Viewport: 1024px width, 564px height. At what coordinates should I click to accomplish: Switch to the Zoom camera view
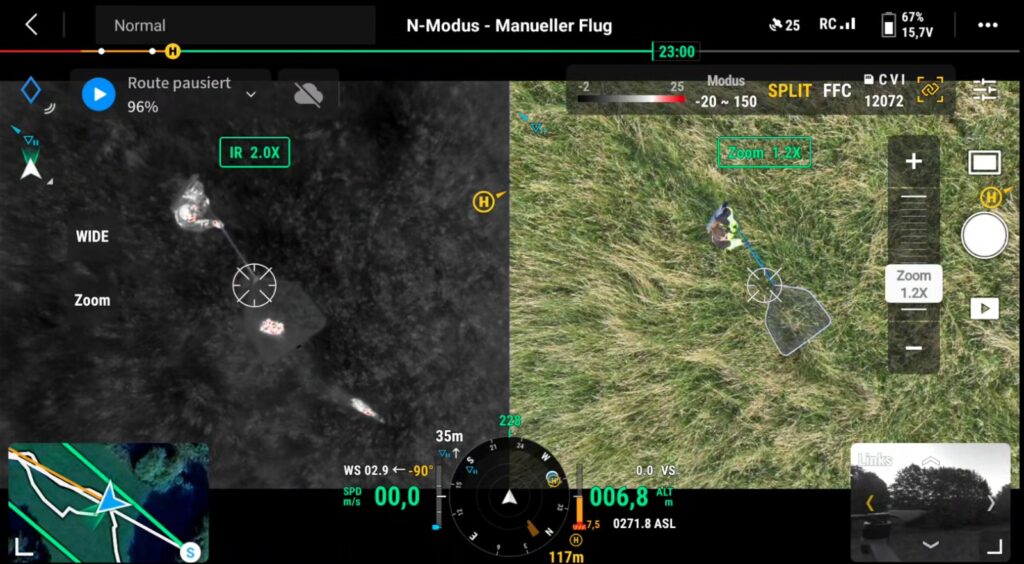(x=92, y=300)
